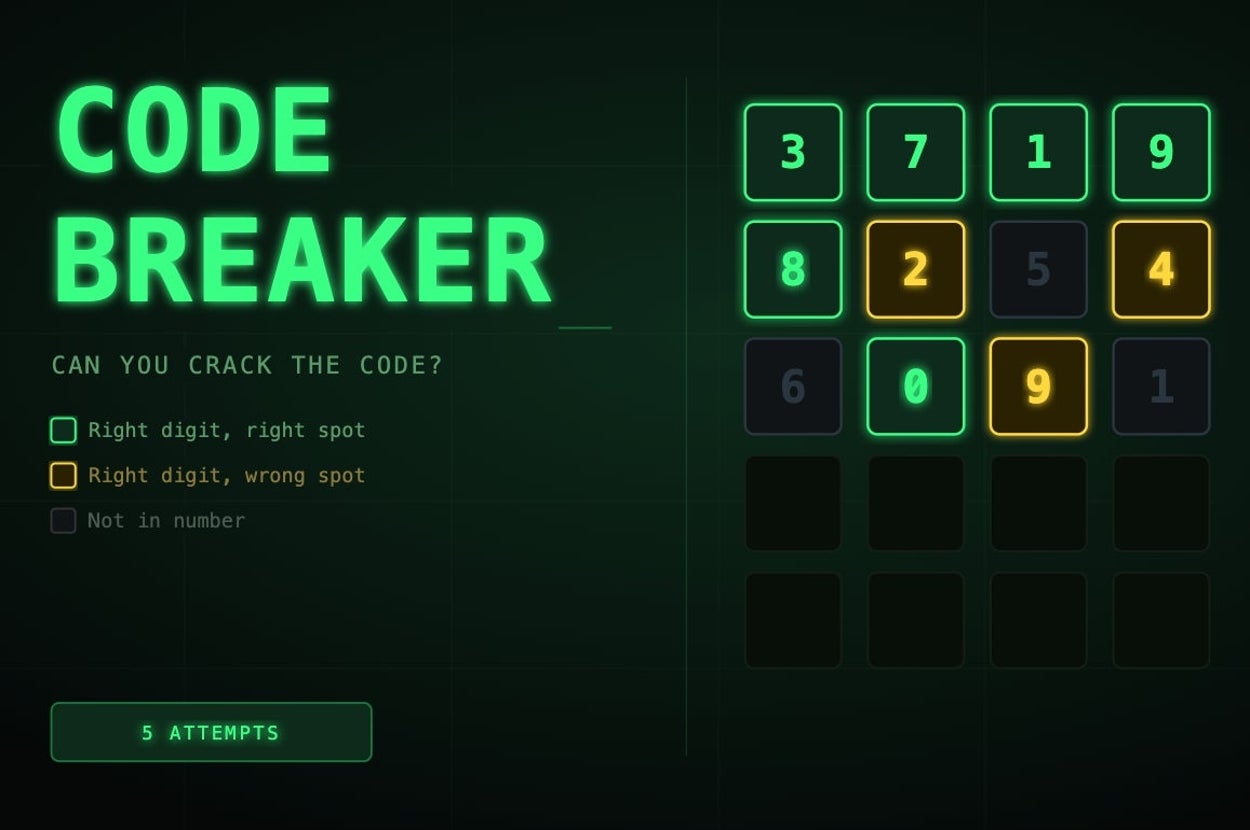Pick the green 0 tile
This screenshot has height=830, width=1250.
[915, 386]
